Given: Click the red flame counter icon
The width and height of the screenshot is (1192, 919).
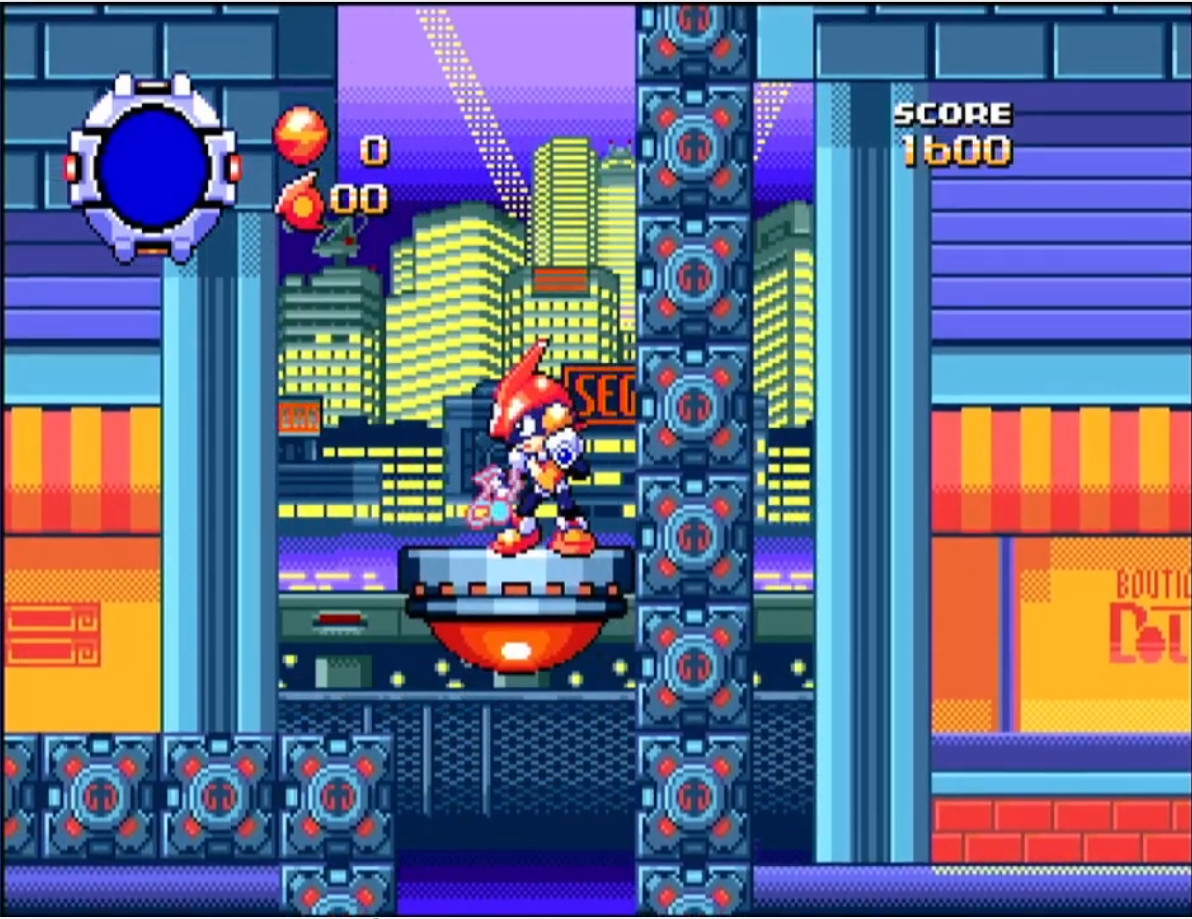Looking at the screenshot, I should [x=301, y=200].
